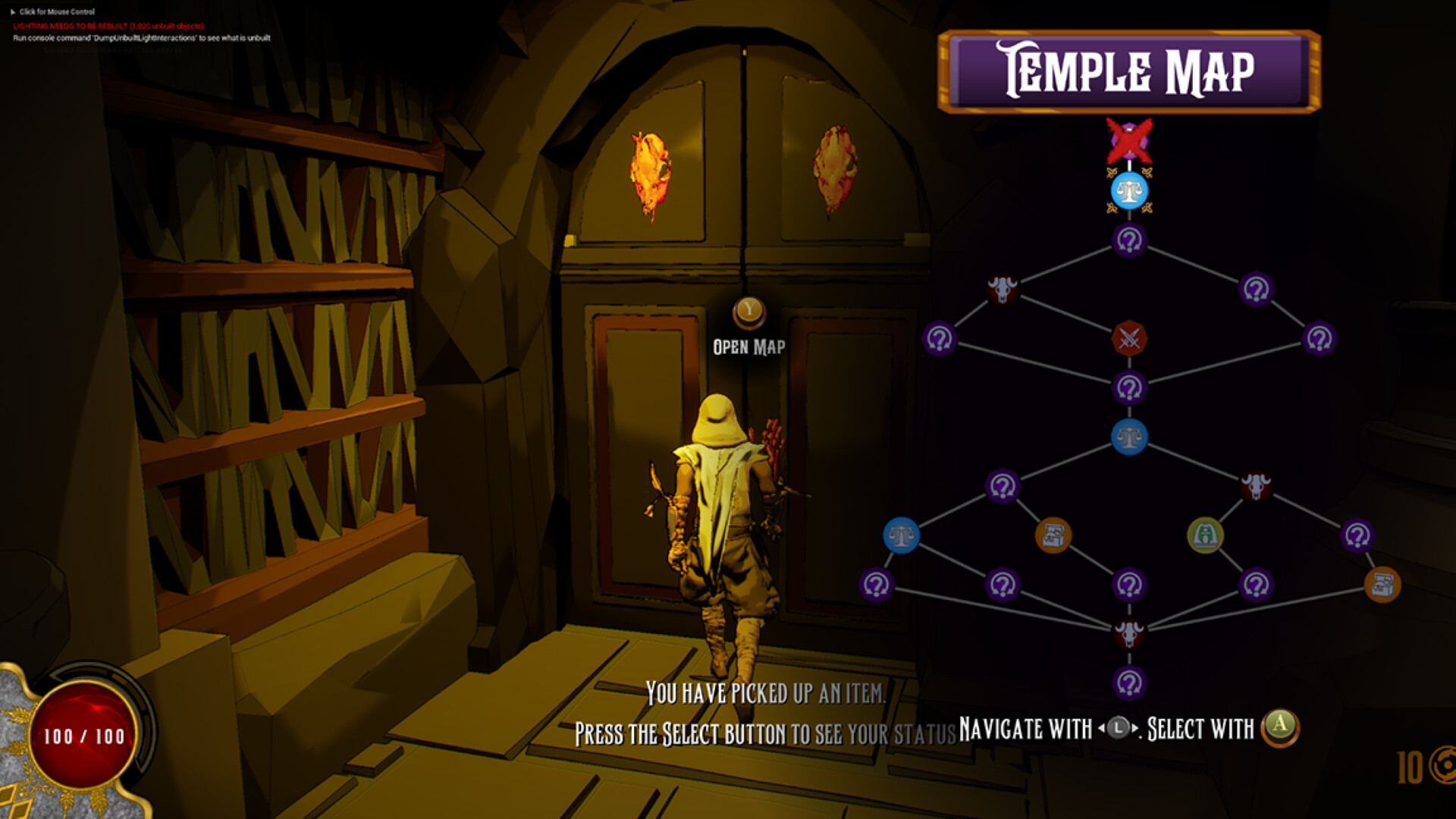Open a purple question mark mystery node
The height and width of the screenshot is (819, 1456).
pyautogui.click(x=1128, y=241)
